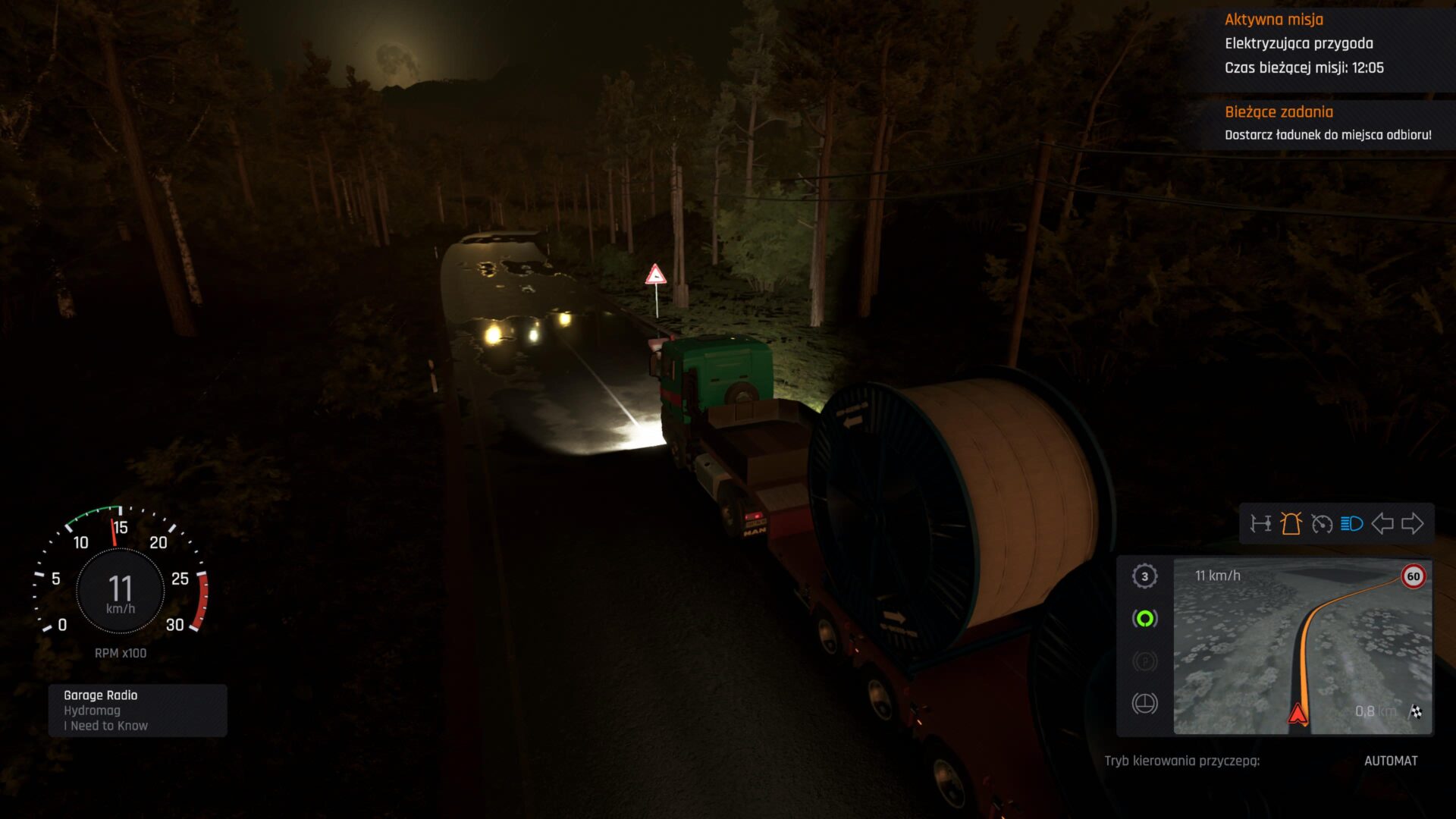This screenshot has width=1456, height=819.
Task: Toggle the differential lock icon
Action: coord(1261,523)
